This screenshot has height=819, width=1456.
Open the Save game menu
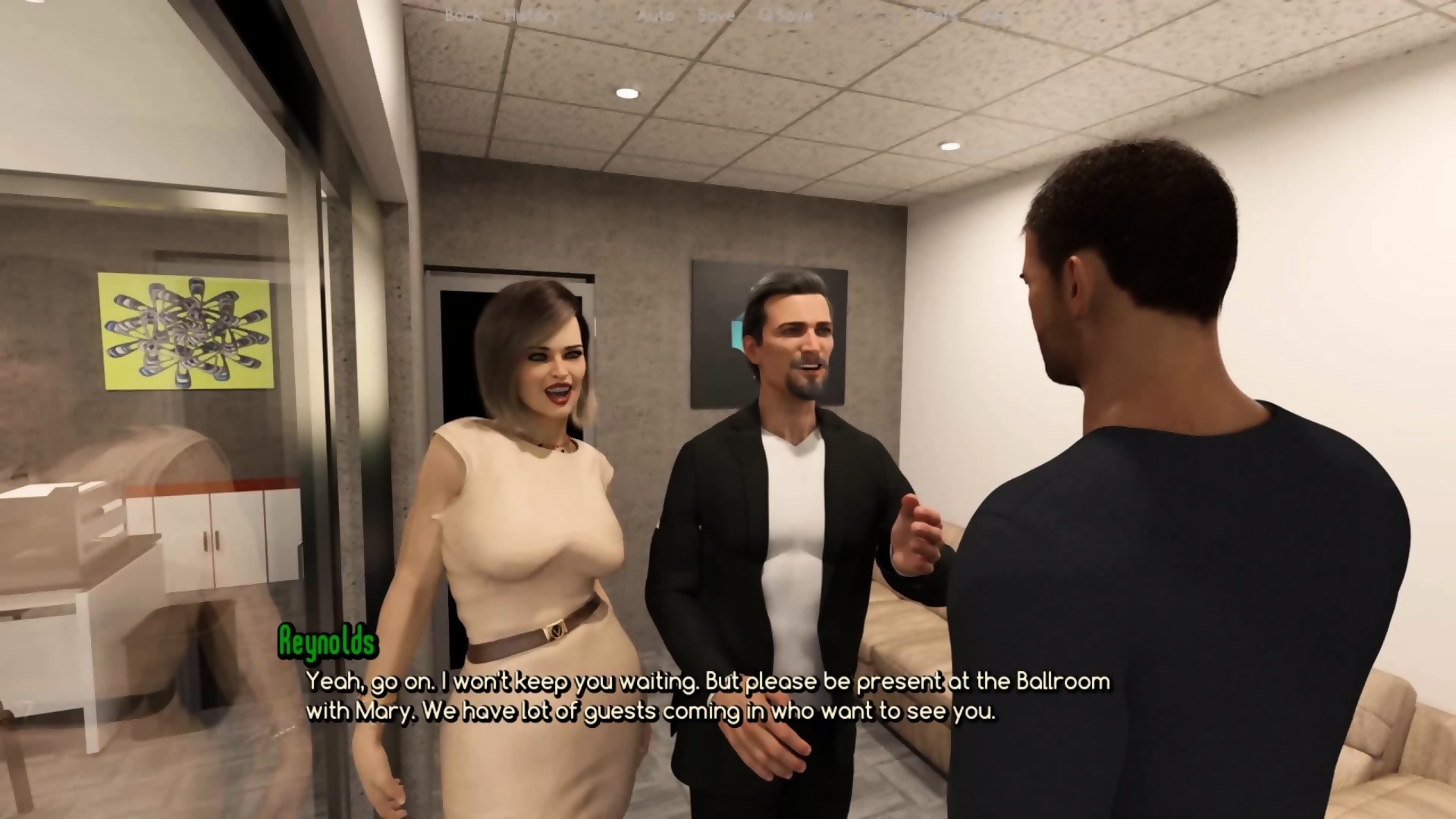(x=716, y=15)
